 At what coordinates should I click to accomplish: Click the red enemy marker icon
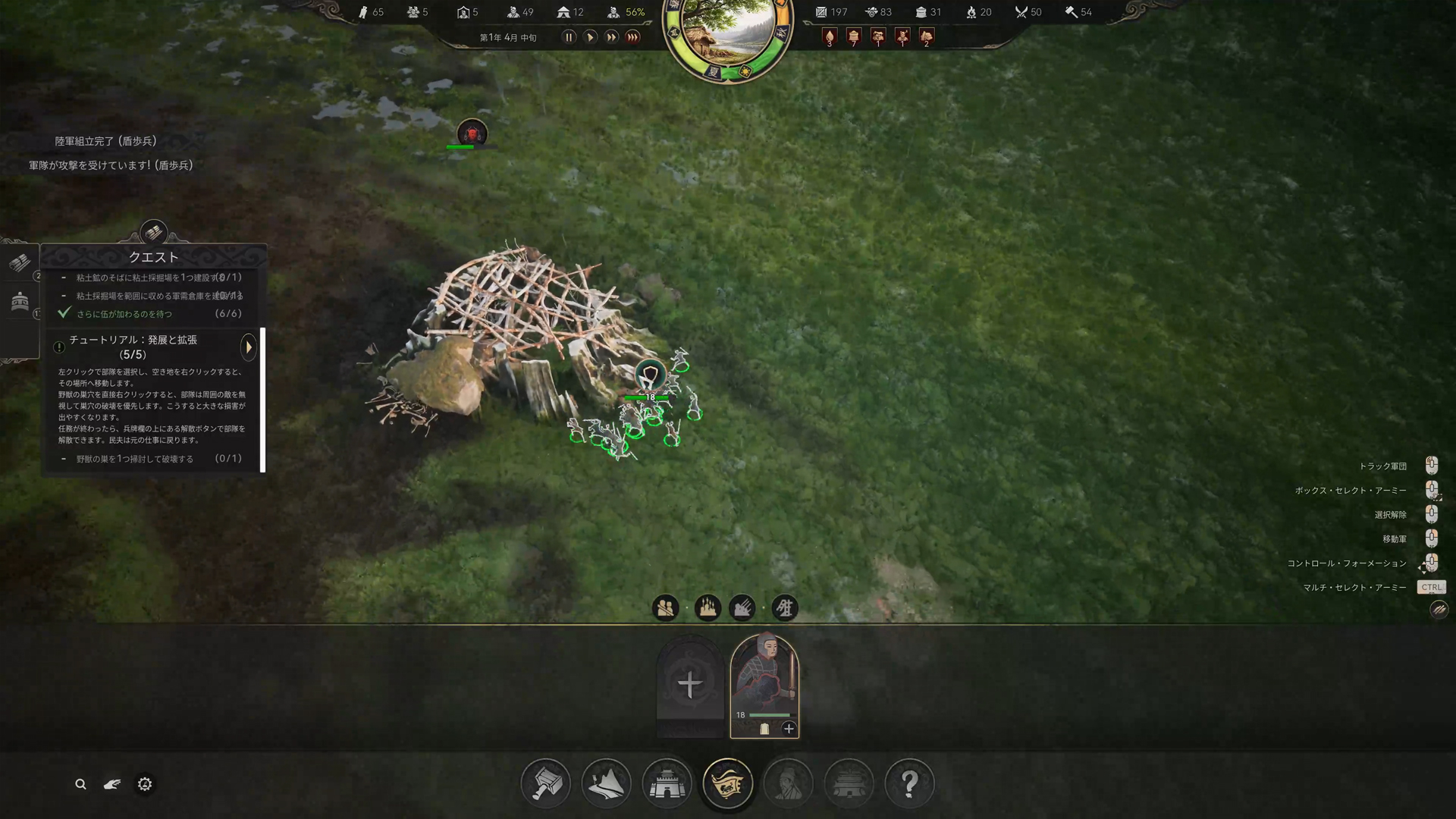[472, 134]
